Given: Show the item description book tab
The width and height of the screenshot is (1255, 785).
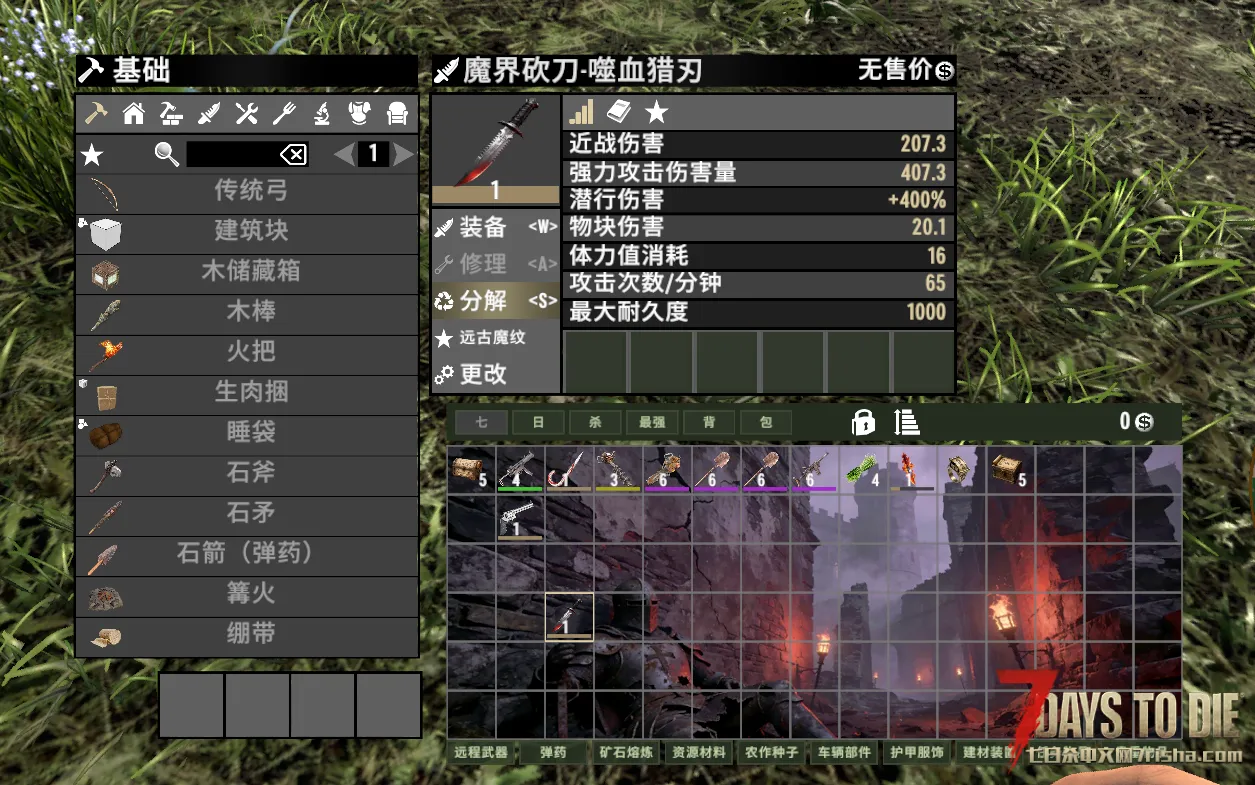Looking at the screenshot, I should pyautogui.click(x=619, y=111).
